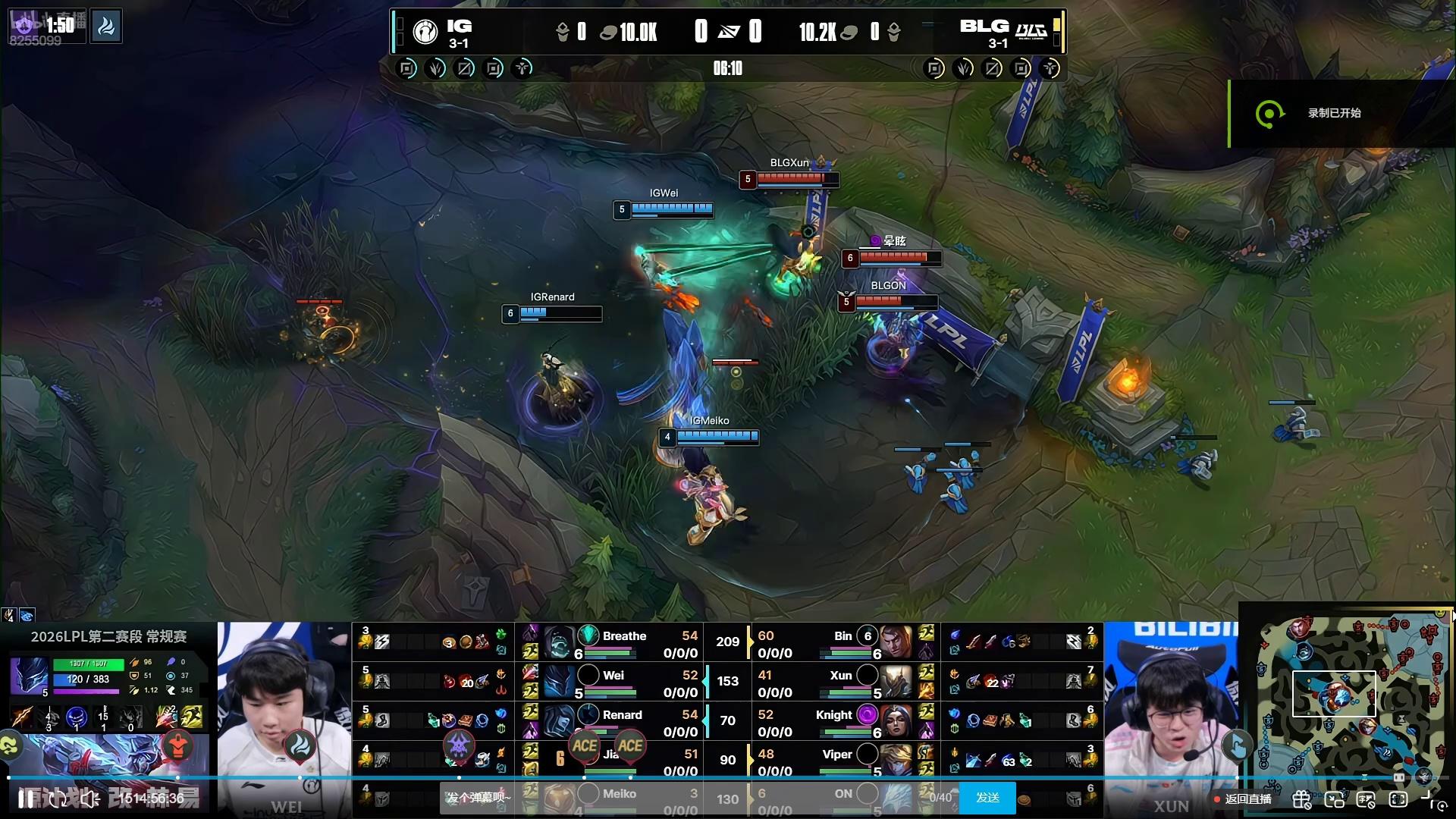Click the focused champion portrait in stats panel
Image resolution: width=1456 pixels, height=819 pixels.
click(x=29, y=676)
